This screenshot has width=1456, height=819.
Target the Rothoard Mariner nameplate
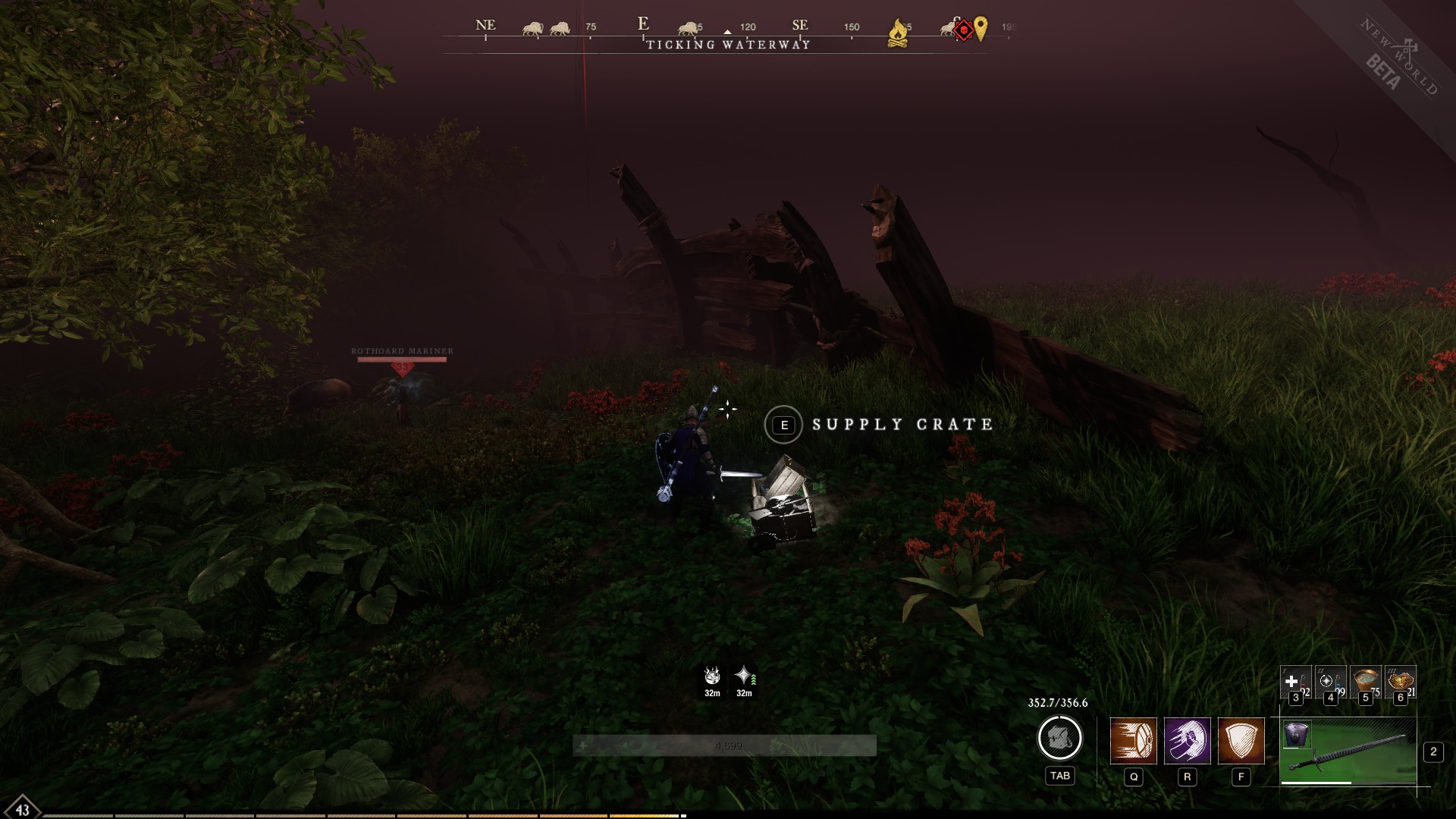point(402,350)
